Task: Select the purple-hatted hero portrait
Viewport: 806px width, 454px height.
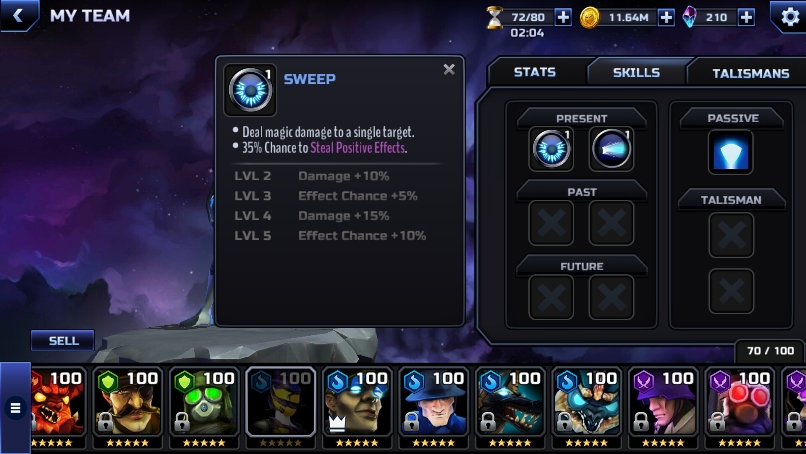Action: coord(662,404)
